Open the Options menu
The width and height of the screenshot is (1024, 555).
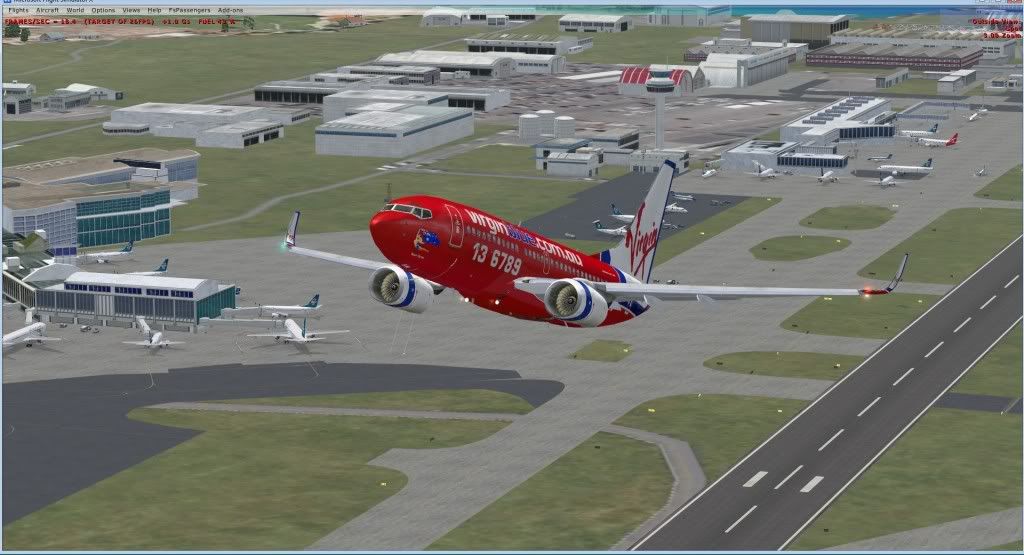[103, 10]
